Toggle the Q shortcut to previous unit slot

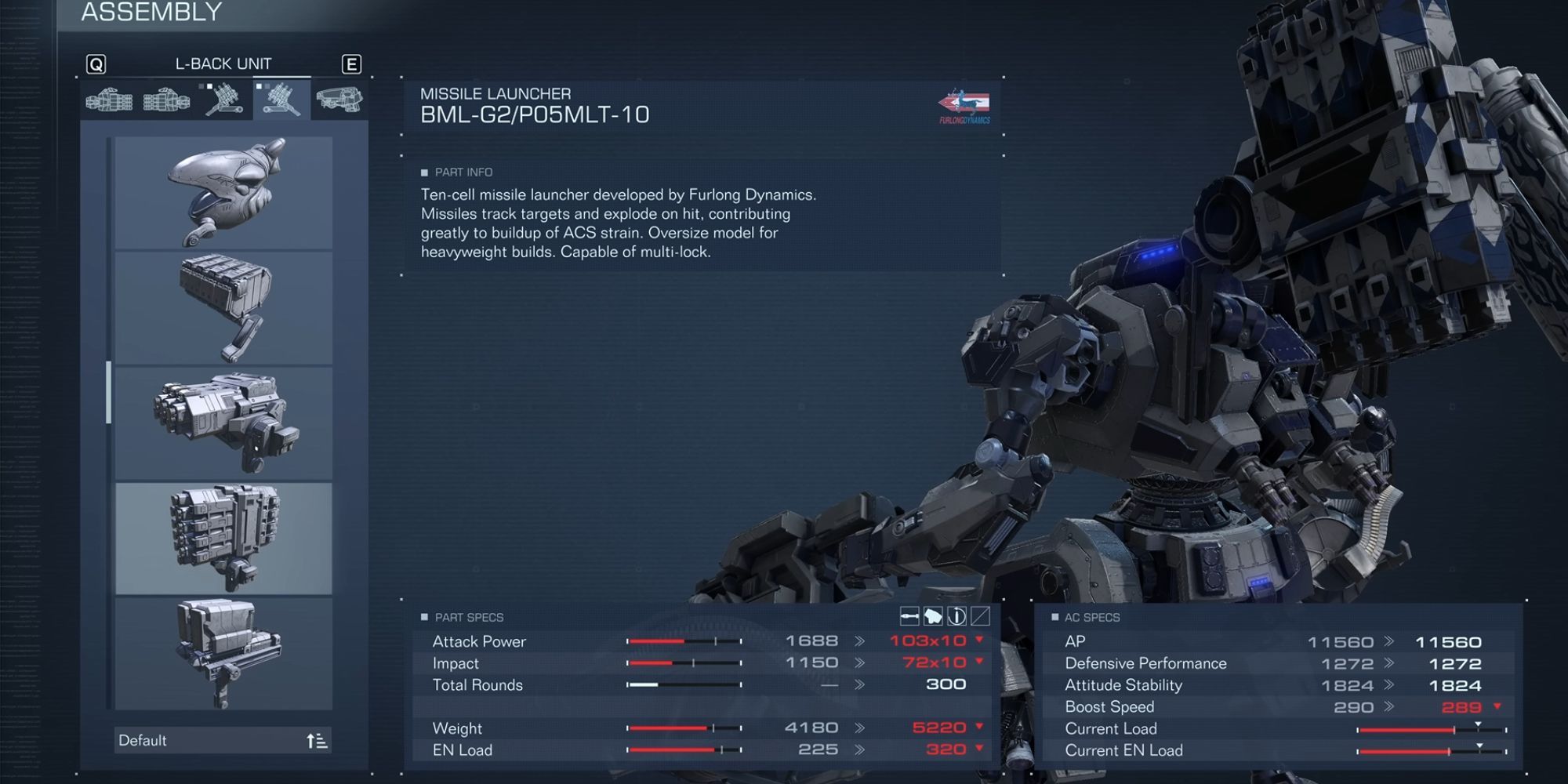[95, 64]
